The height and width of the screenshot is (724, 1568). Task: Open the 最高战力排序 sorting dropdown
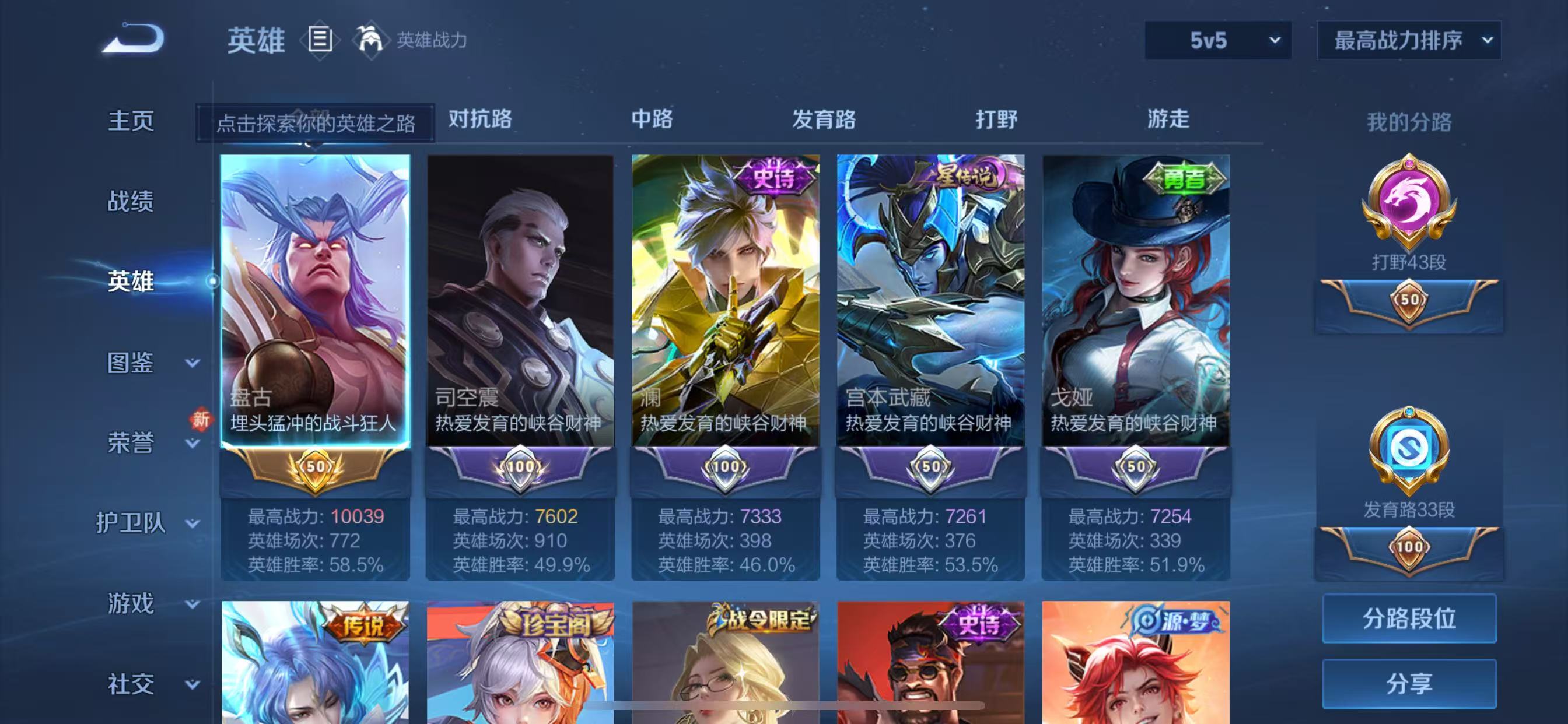pos(1408,40)
